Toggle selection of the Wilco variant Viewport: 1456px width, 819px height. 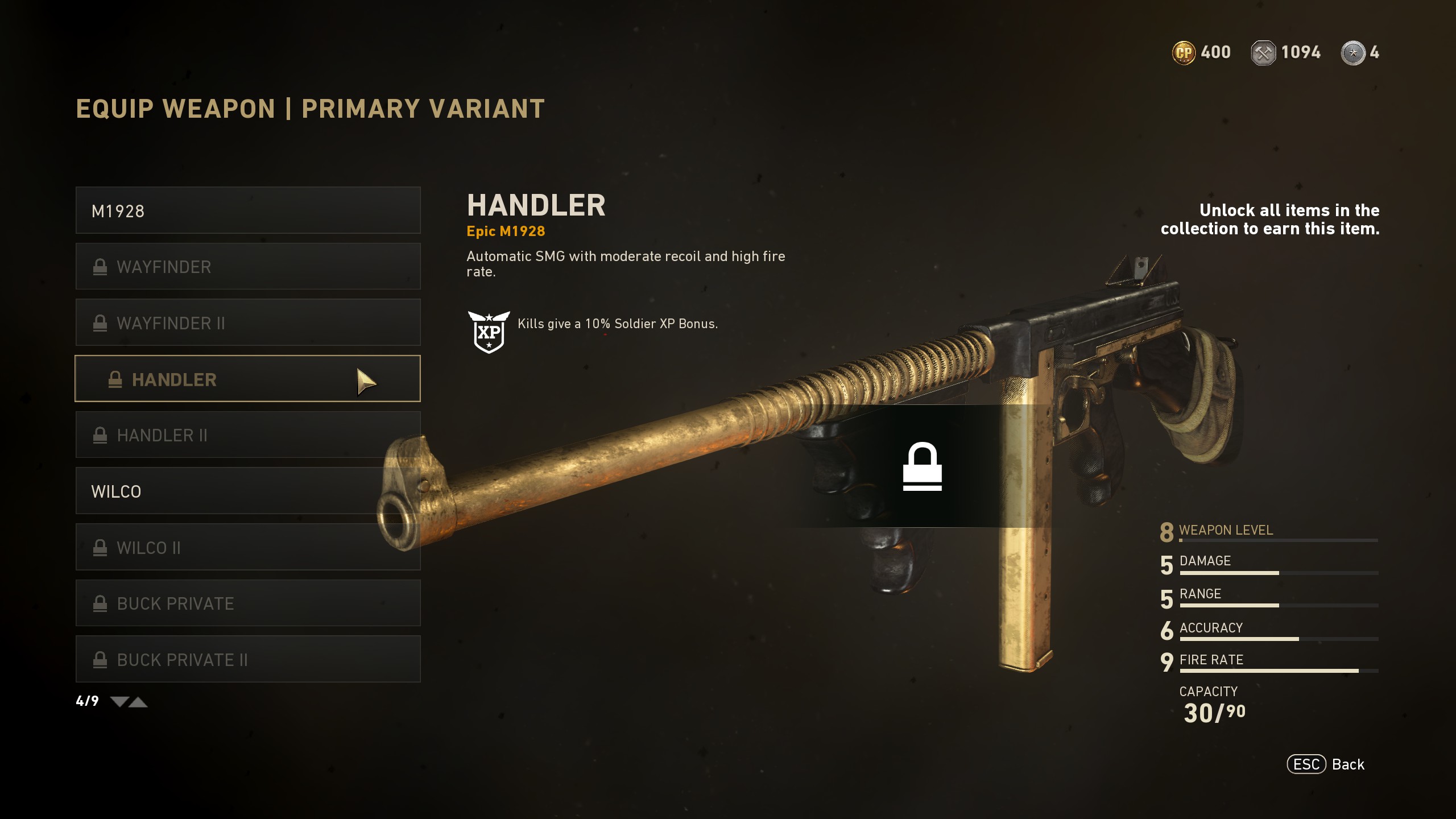(x=247, y=491)
